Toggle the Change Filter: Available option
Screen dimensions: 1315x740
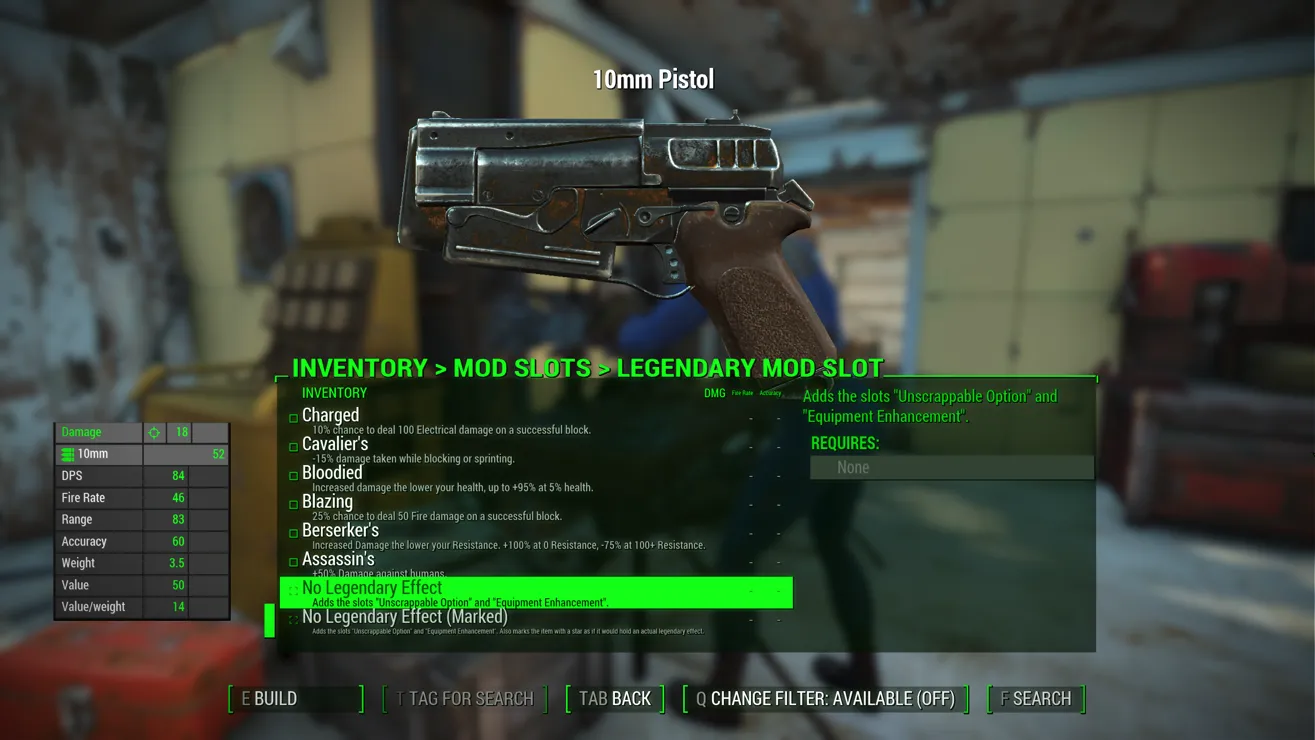826,698
